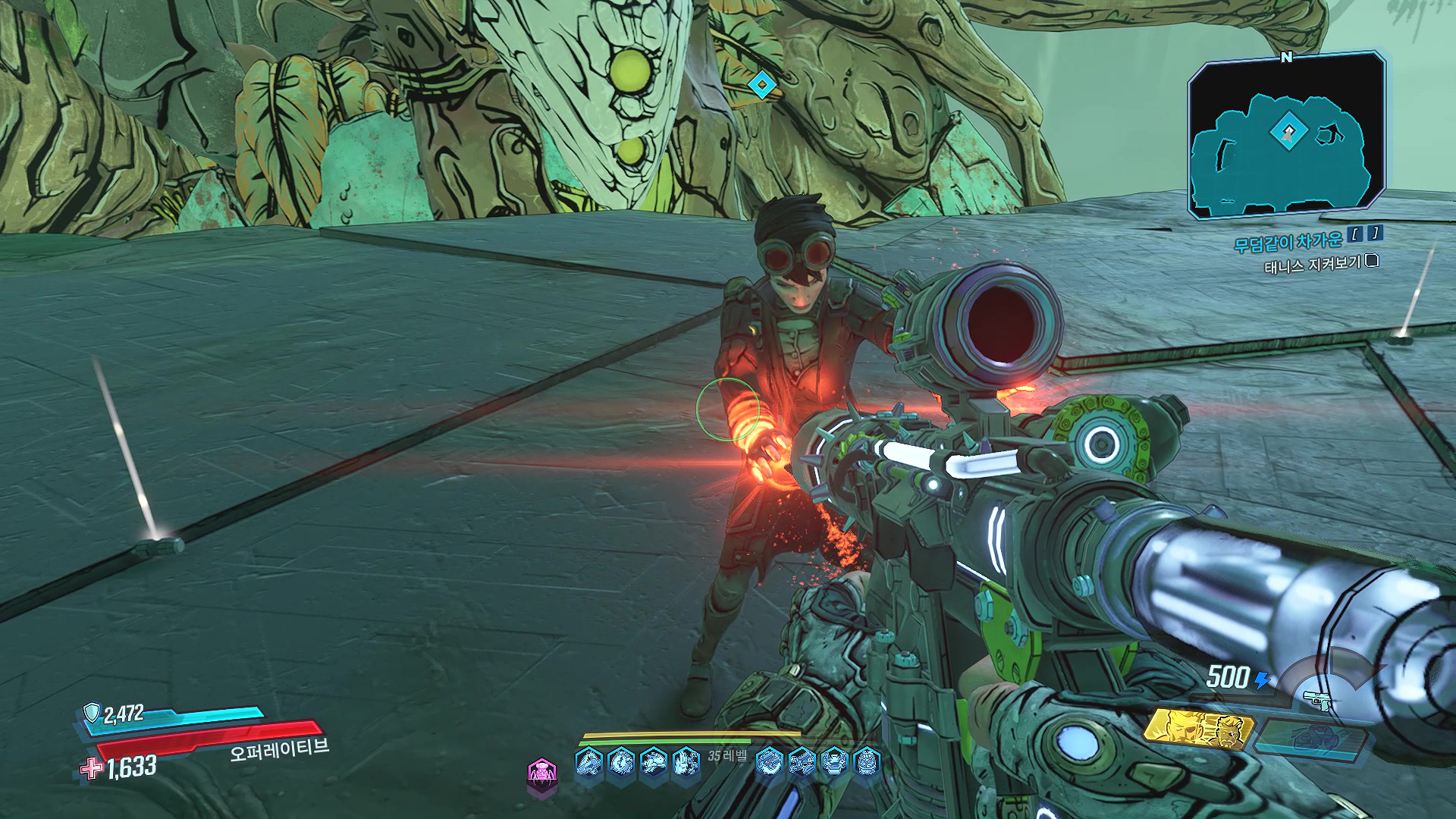Activate the pink spider-turret action skill icon
Screen dimensions: 1456x819
[541, 773]
